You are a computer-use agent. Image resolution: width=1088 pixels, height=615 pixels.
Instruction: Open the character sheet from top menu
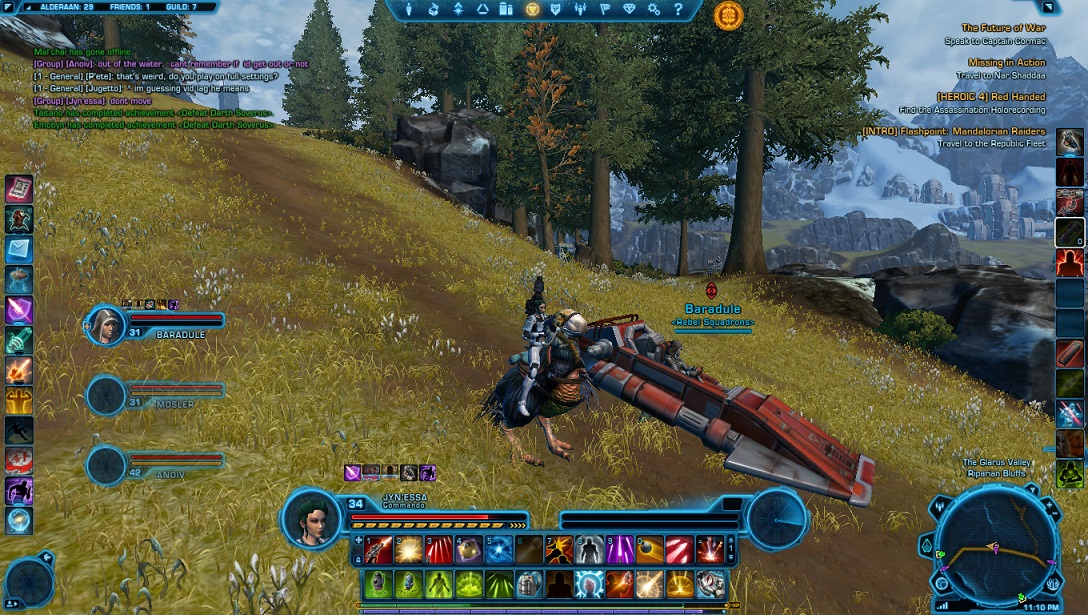[x=408, y=9]
